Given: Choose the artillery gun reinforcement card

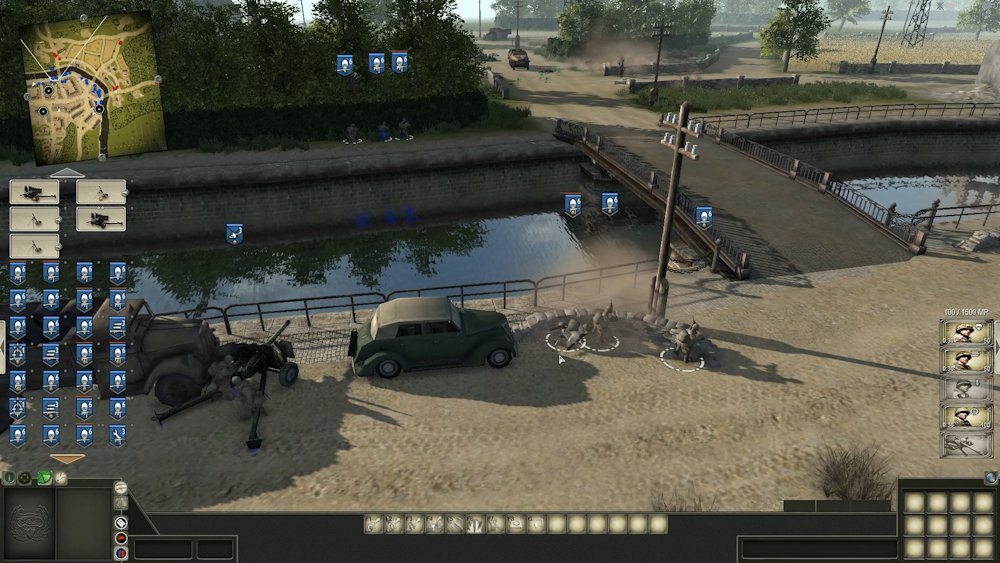Looking at the screenshot, I should pyautogui.click(x=966, y=445).
